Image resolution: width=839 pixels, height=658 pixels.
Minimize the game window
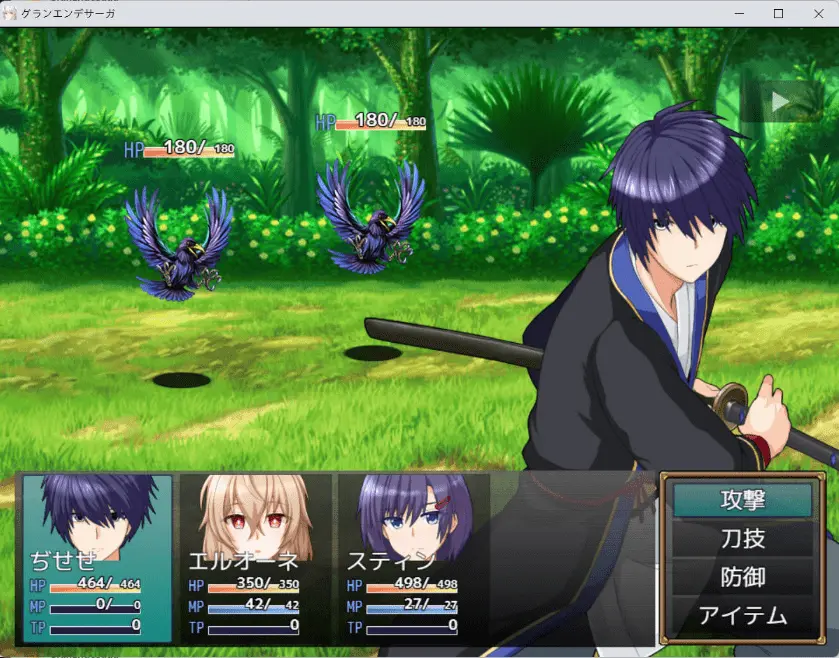pos(740,13)
